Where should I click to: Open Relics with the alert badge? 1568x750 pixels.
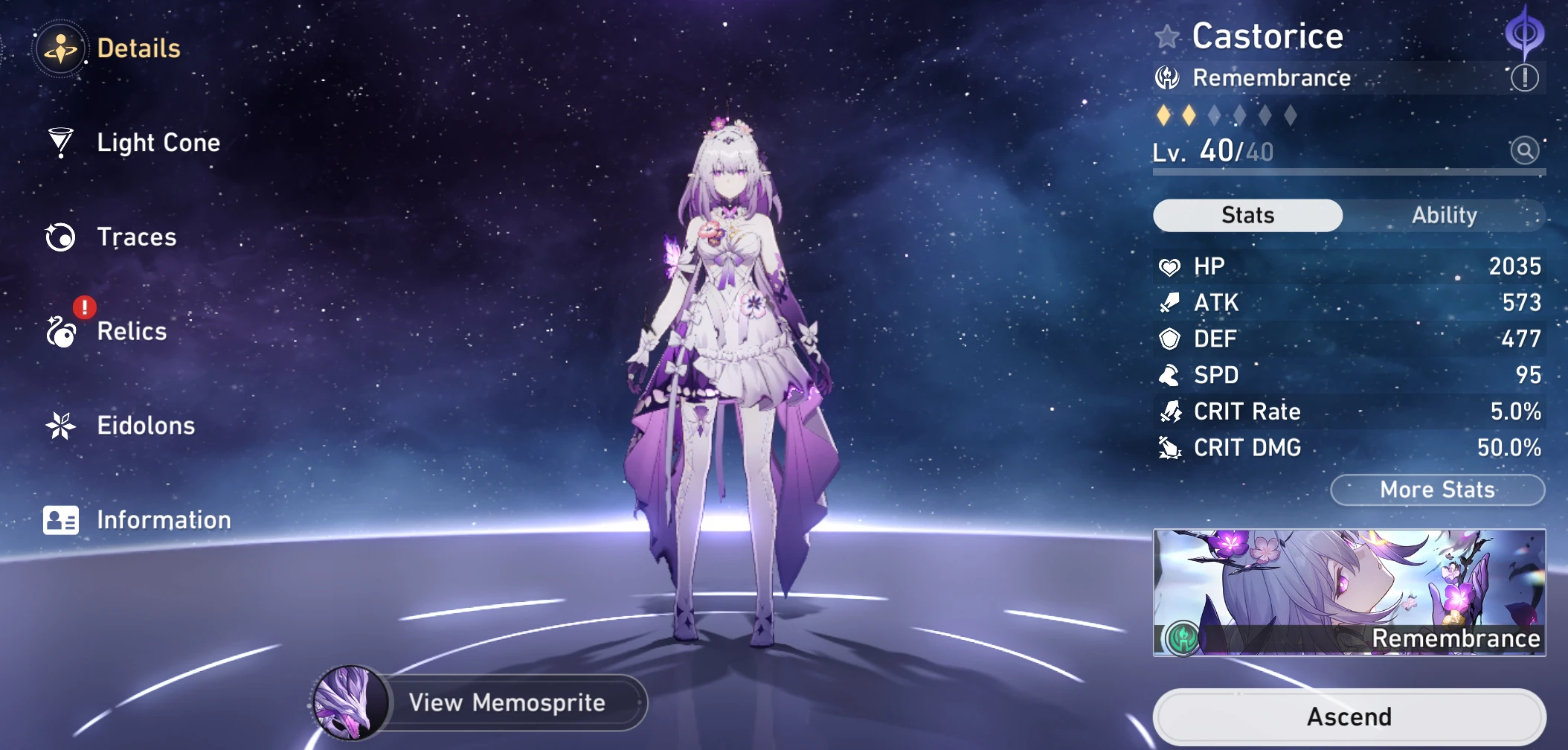tap(131, 332)
